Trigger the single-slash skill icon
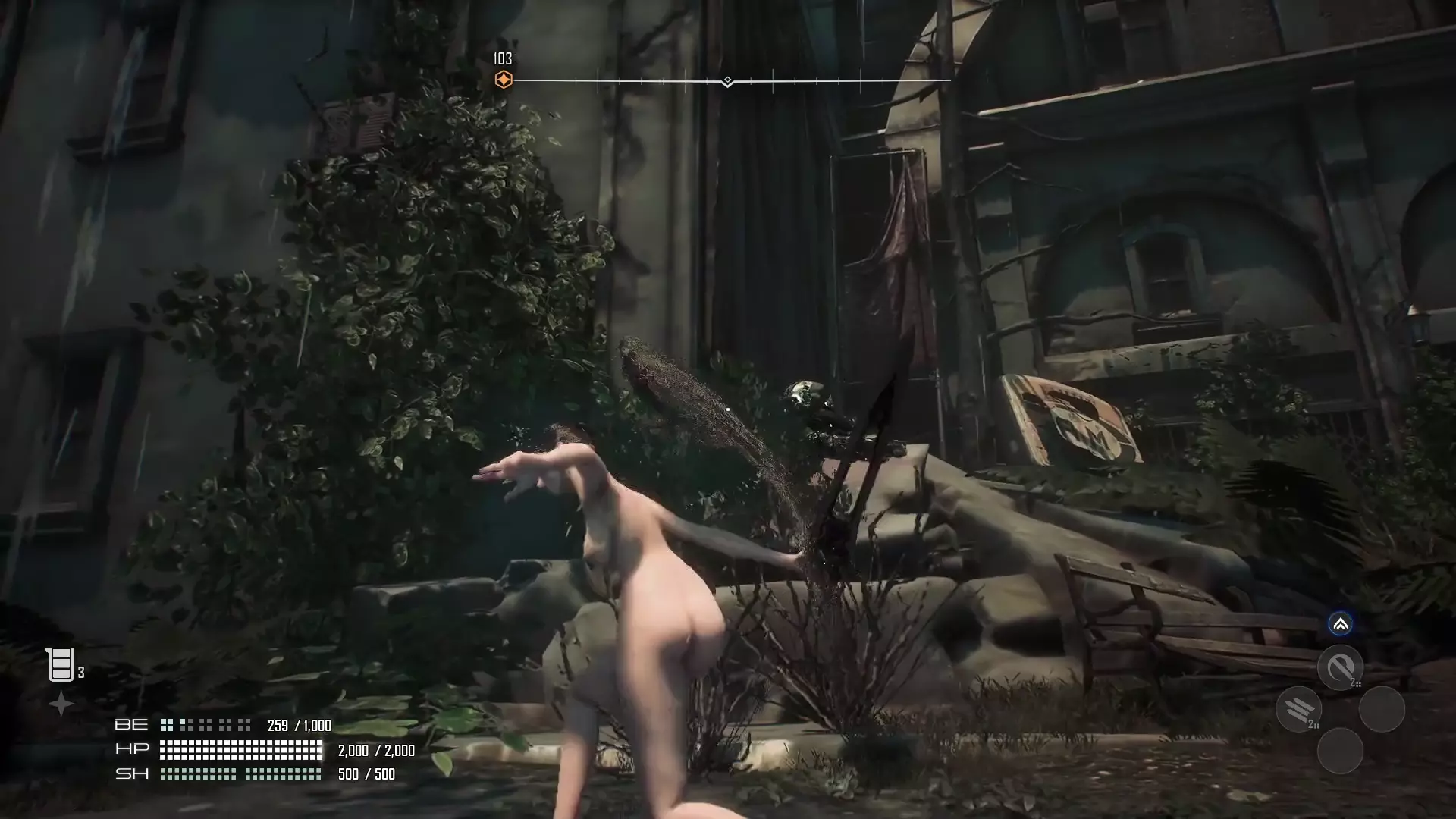The width and height of the screenshot is (1456, 819). [x=1340, y=667]
